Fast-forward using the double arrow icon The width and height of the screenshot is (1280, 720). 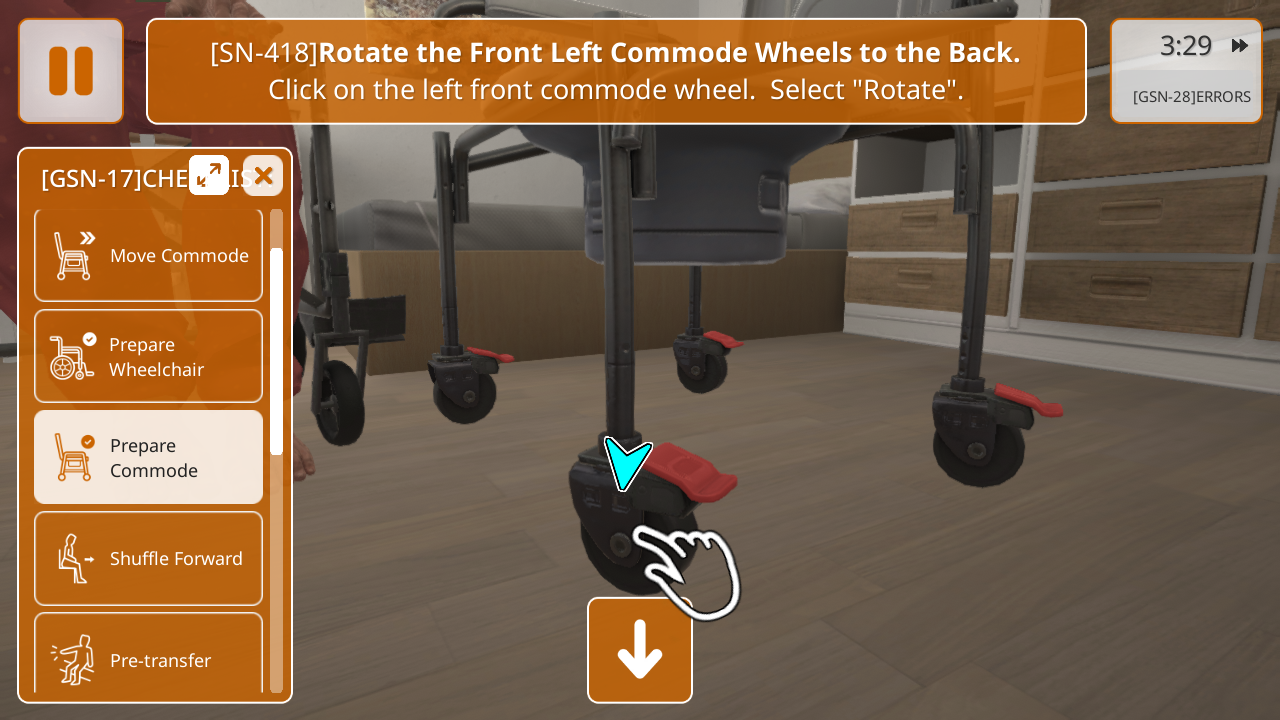pyautogui.click(x=1240, y=46)
